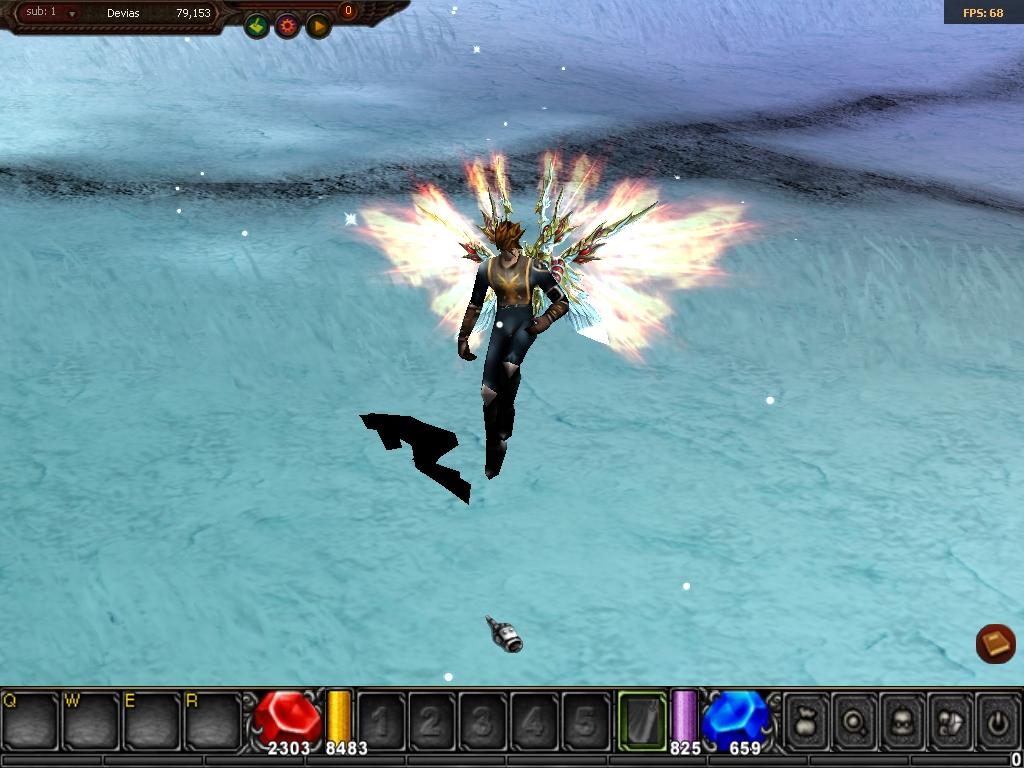Screen dimensions: 1024x768
Task: Open the quest book icon
Action: tap(995, 644)
